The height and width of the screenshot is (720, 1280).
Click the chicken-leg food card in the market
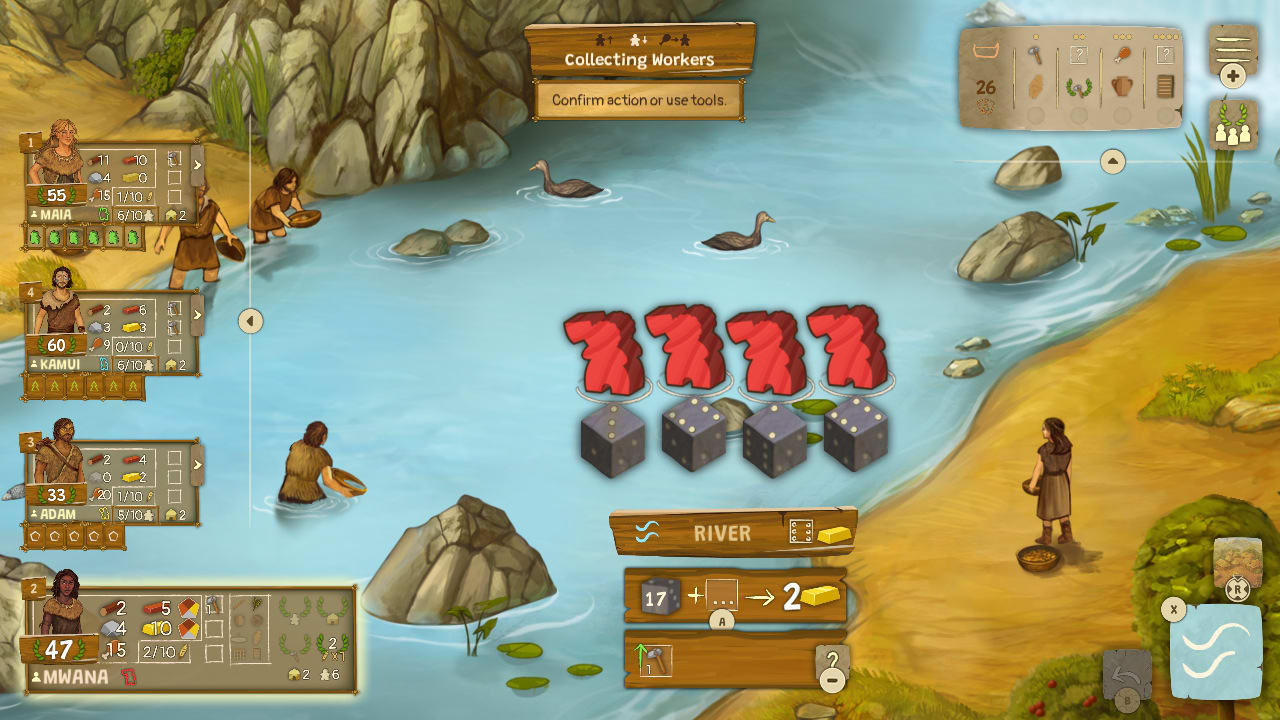click(x=1124, y=54)
